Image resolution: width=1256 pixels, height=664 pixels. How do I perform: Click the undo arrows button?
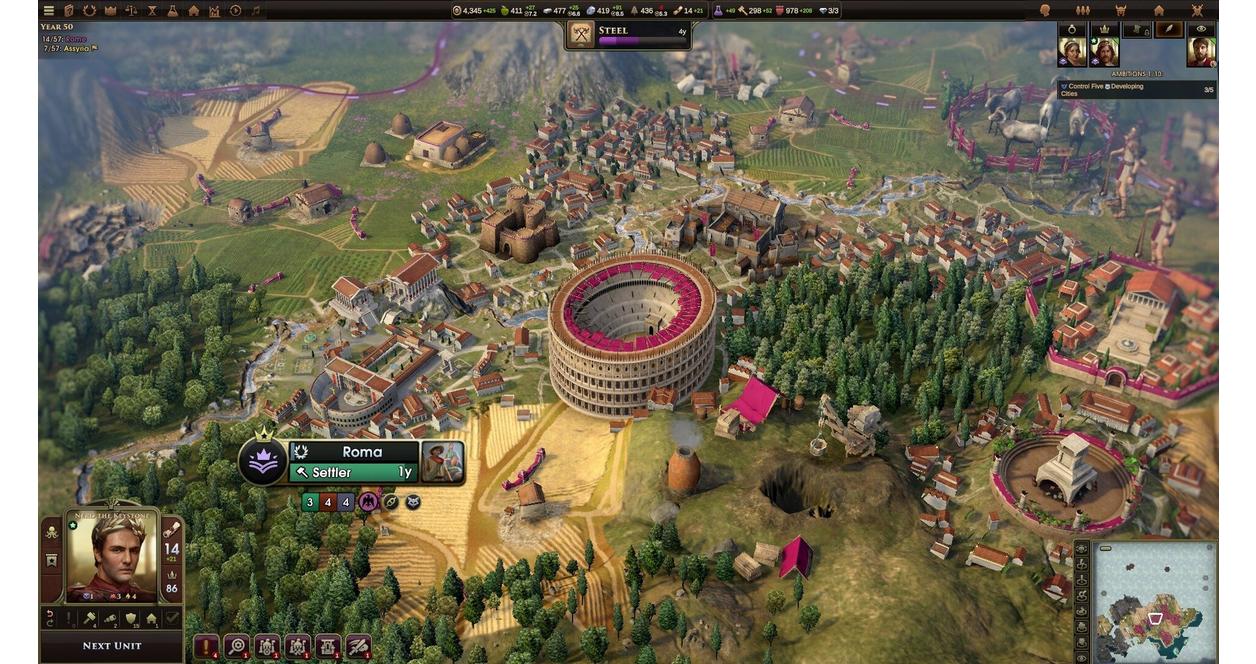[49, 621]
